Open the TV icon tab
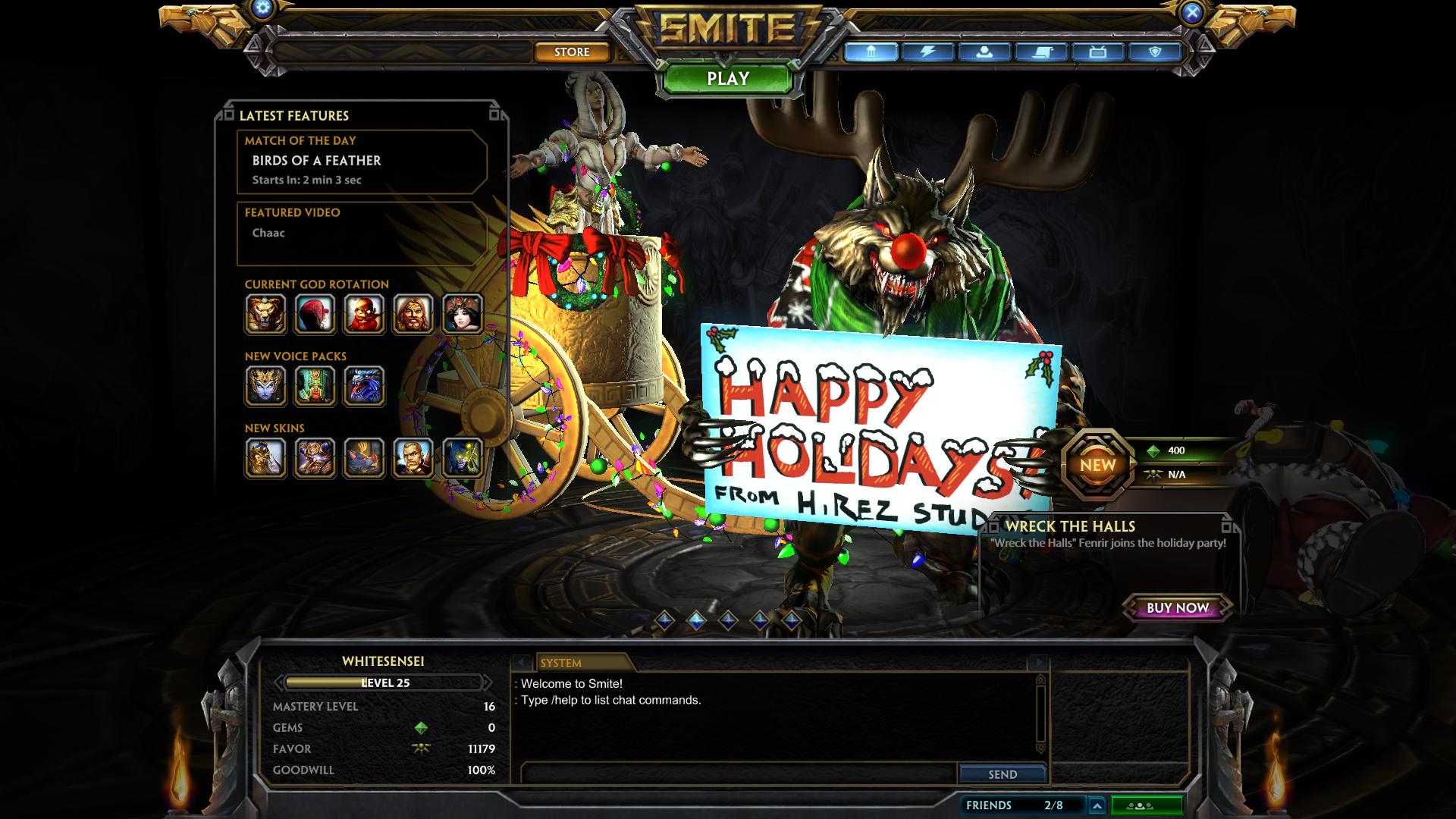The height and width of the screenshot is (819, 1456). pyautogui.click(x=1097, y=52)
